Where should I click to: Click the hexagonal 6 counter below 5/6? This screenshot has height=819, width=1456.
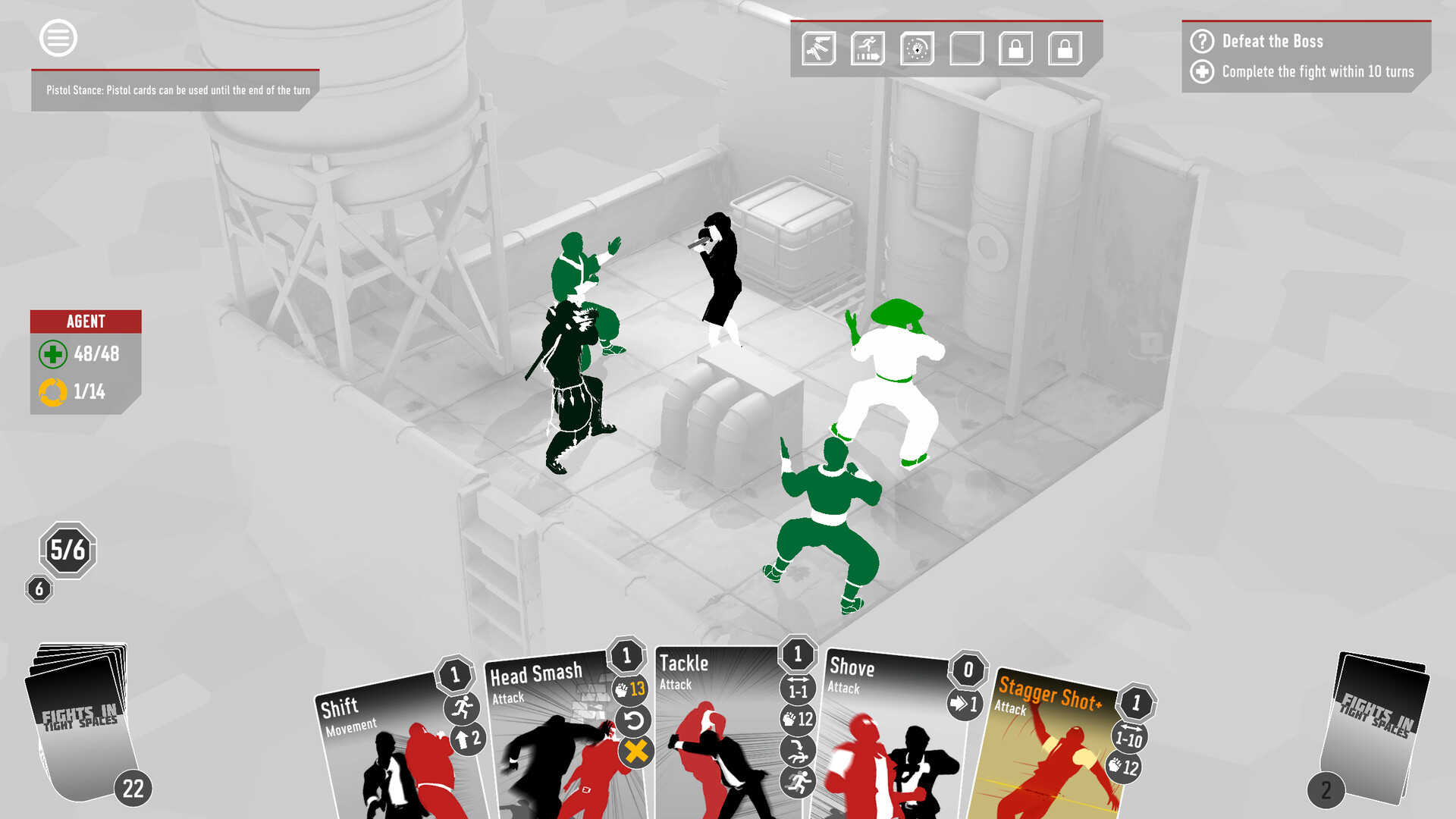pos(39,588)
